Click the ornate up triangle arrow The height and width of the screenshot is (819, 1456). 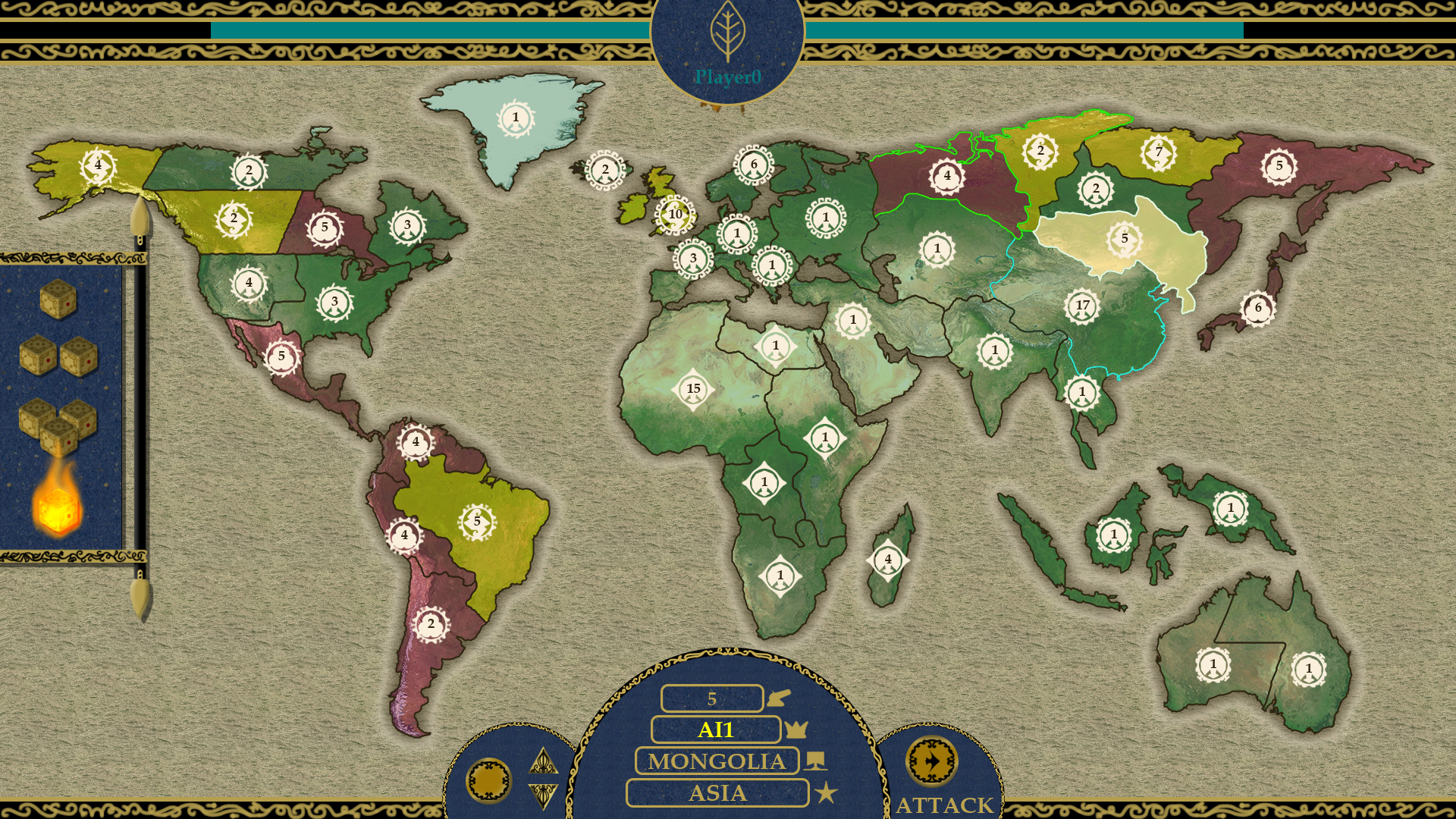(x=543, y=761)
